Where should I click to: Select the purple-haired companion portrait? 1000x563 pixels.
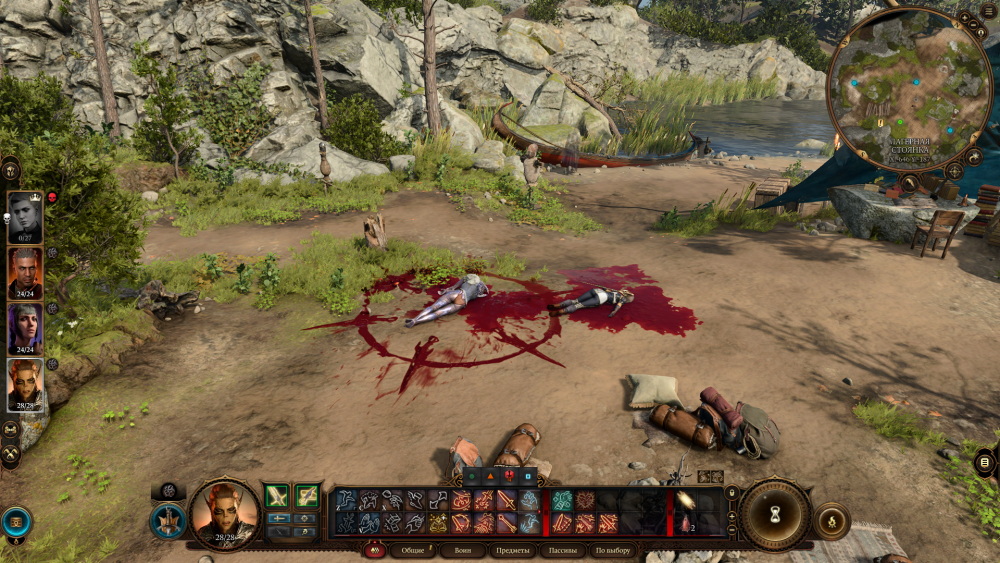point(25,329)
